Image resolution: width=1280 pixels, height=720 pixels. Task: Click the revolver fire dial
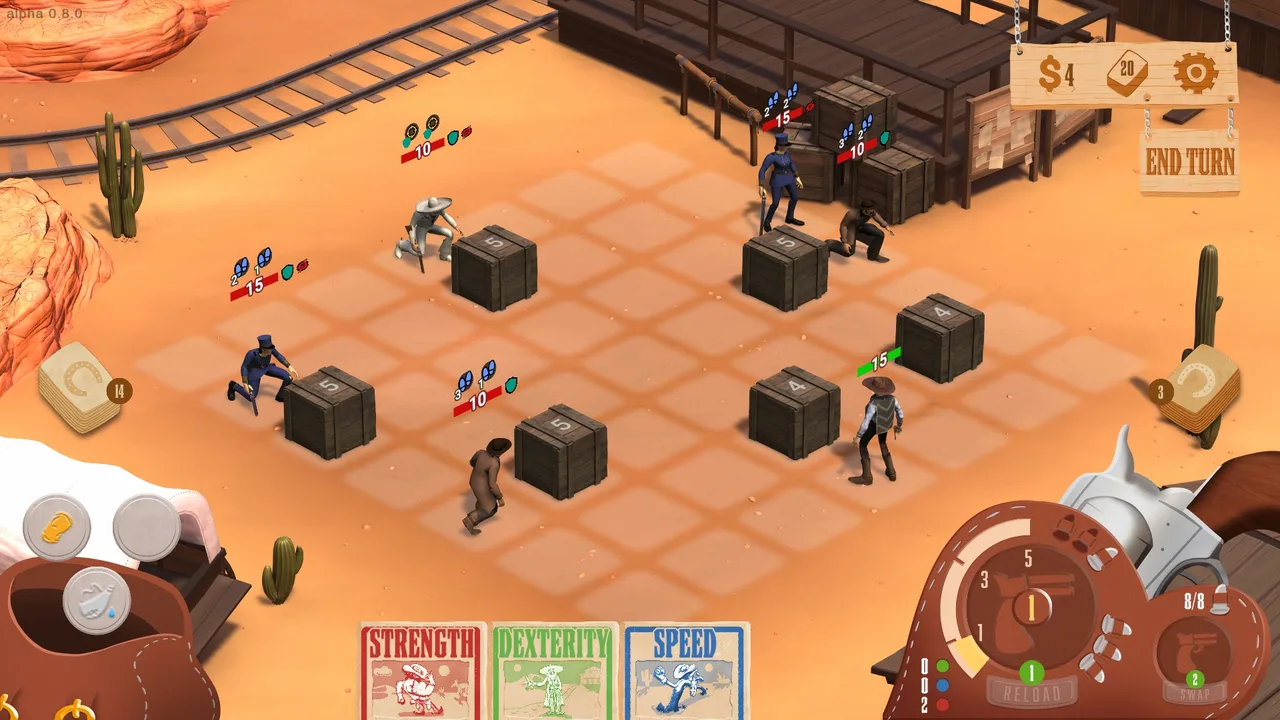[1031, 603]
